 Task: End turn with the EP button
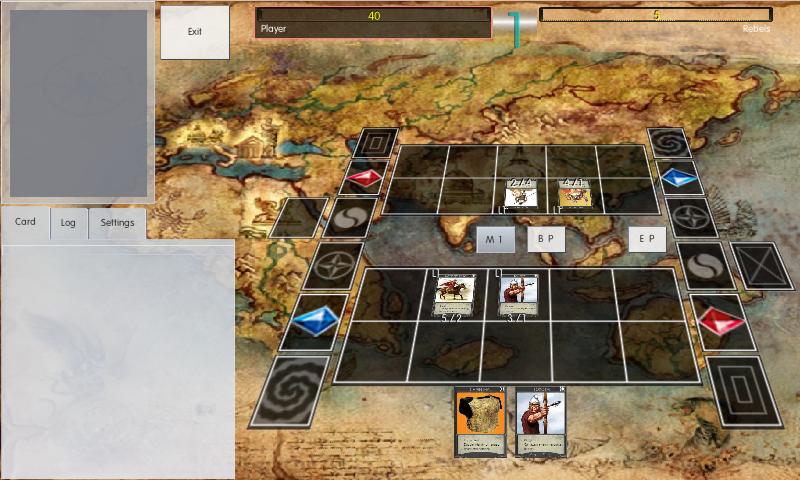click(x=648, y=240)
